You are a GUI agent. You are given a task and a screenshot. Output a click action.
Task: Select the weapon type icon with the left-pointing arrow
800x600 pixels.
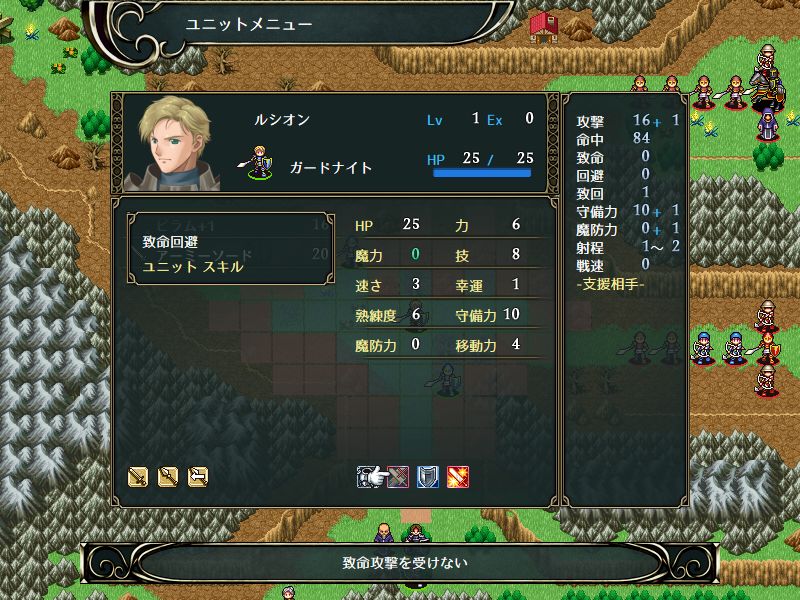[198, 477]
